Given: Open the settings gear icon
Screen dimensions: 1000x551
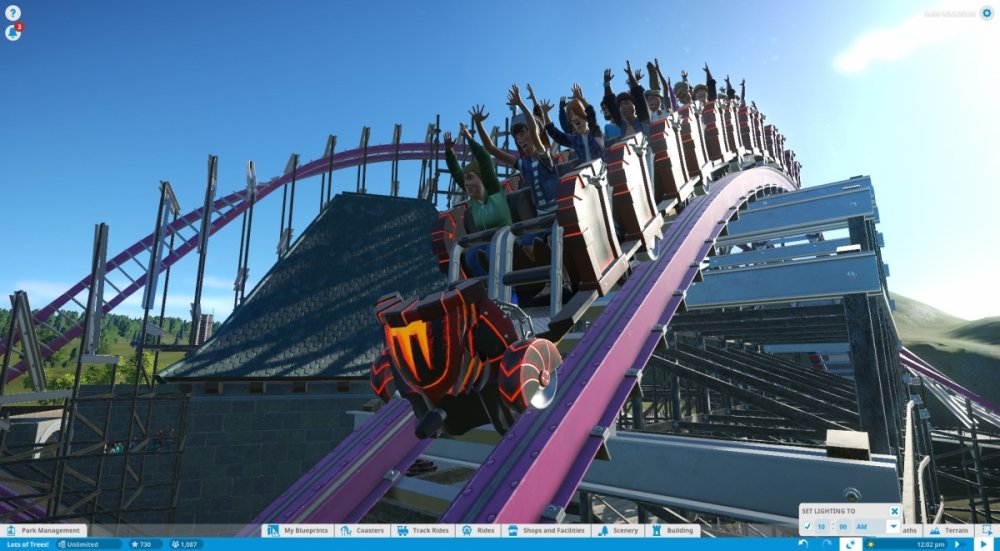Looking at the screenshot, I should pyautogui.click(x=986, y=13).
